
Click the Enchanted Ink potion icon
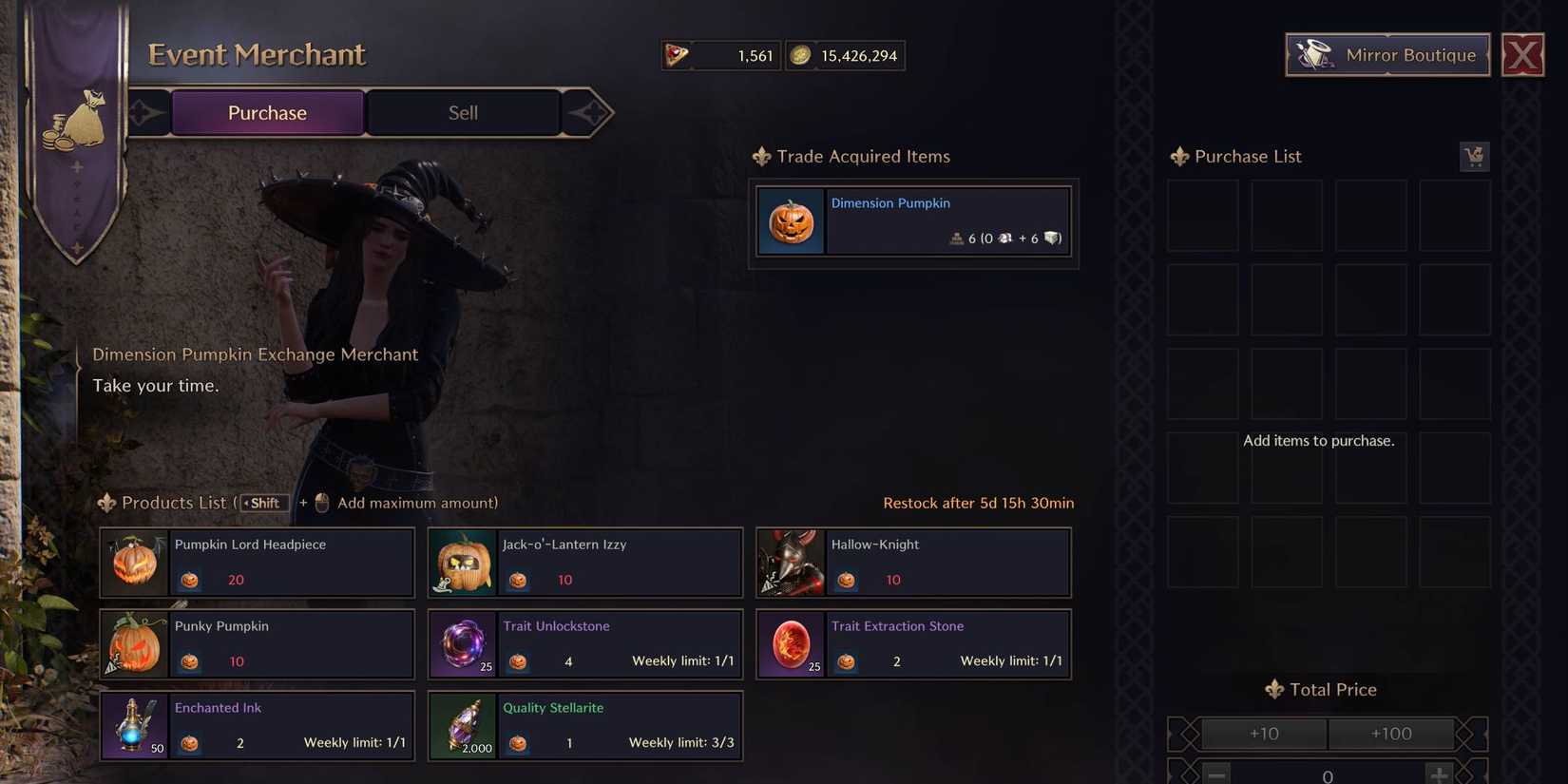tap(135, 725)
